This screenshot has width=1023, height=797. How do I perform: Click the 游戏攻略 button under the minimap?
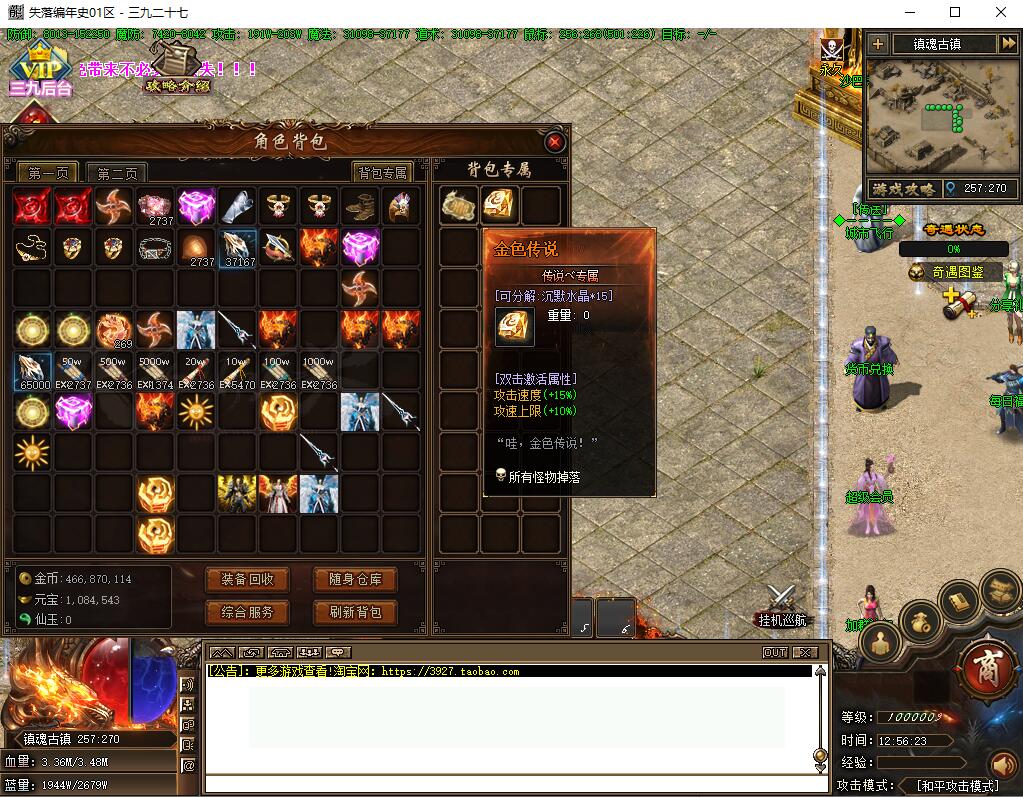902,188
